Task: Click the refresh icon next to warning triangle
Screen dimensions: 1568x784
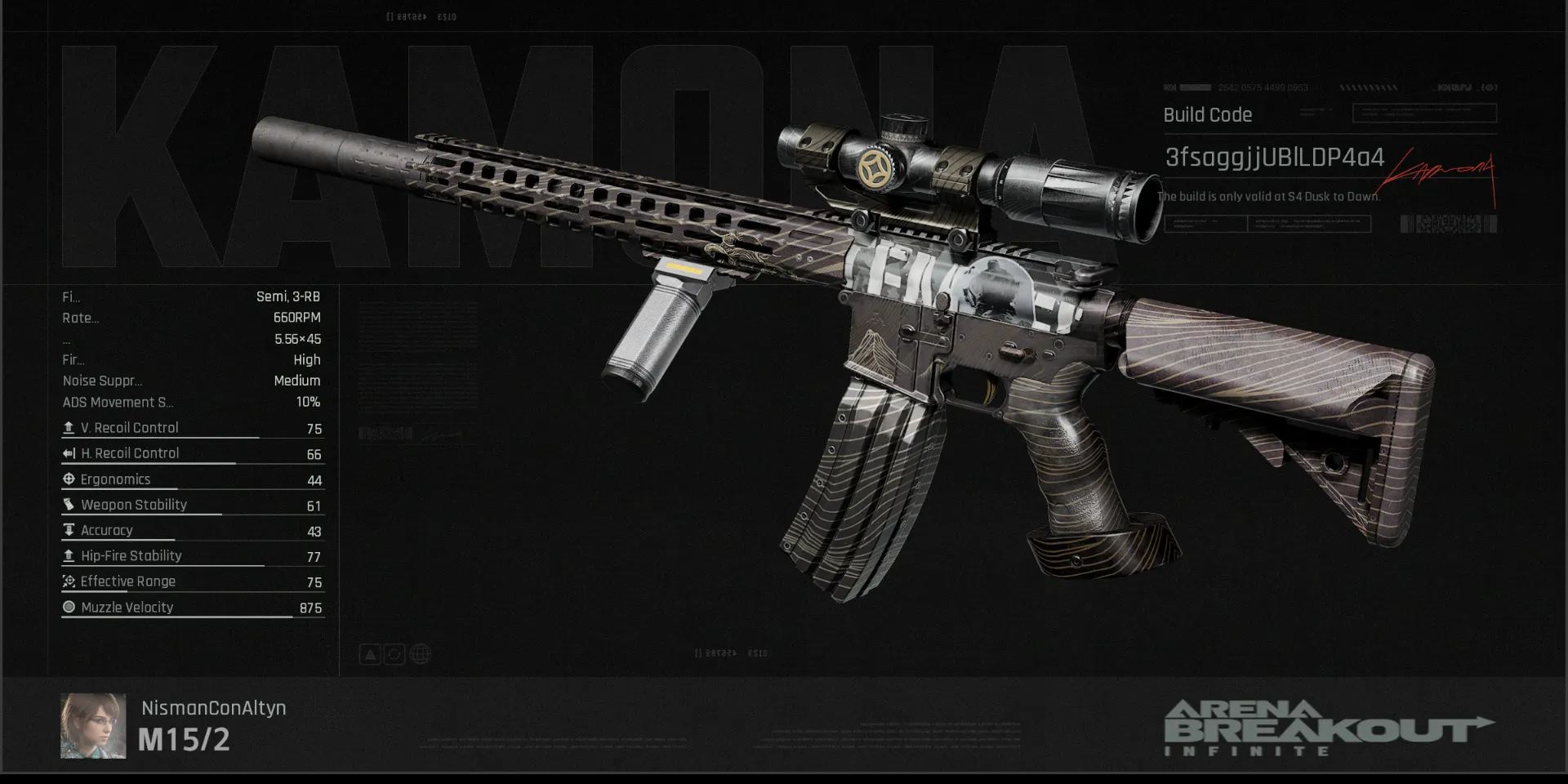Action: tap(394, 653)
